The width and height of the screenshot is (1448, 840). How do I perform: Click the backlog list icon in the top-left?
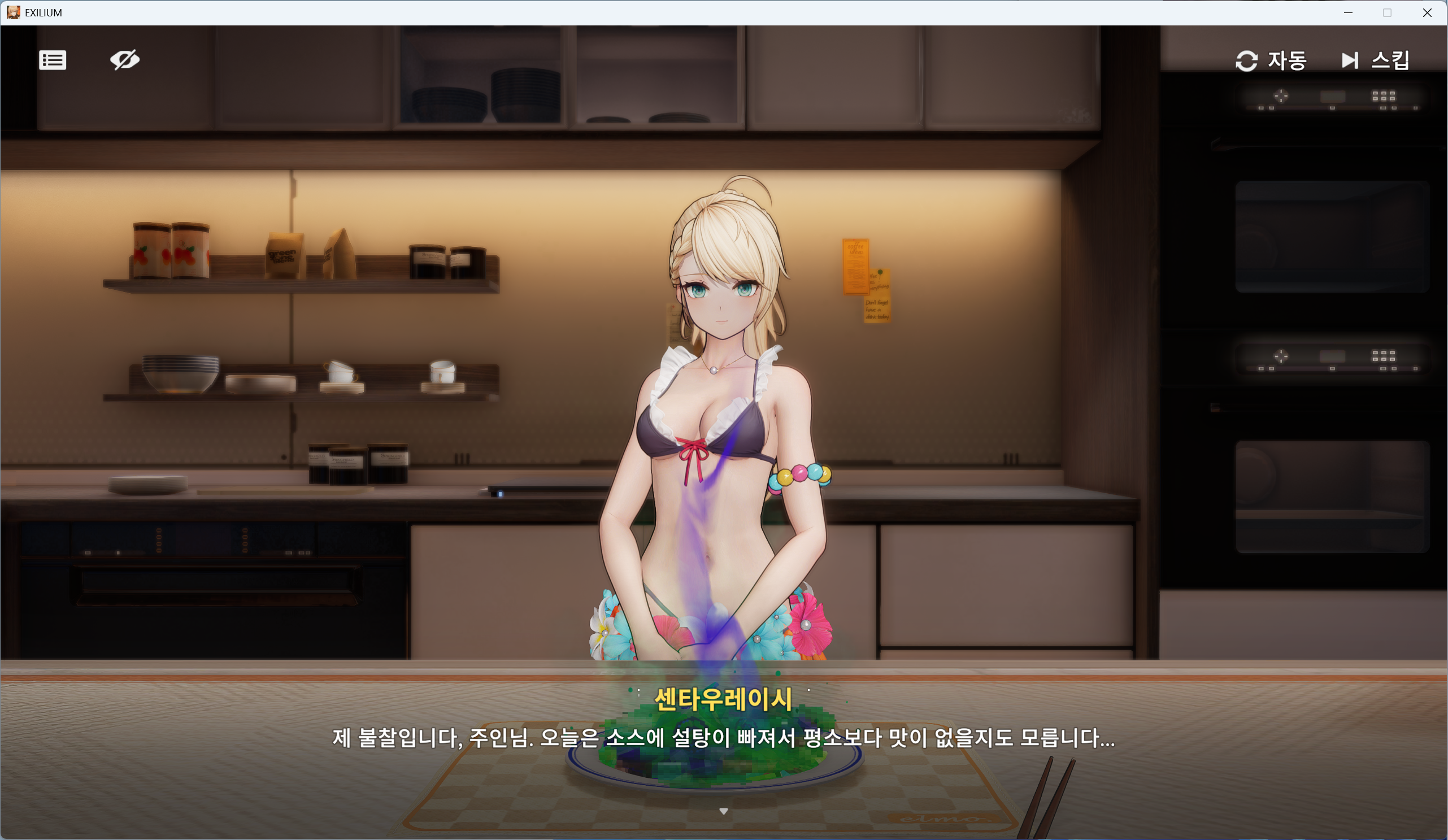(53, 60)
